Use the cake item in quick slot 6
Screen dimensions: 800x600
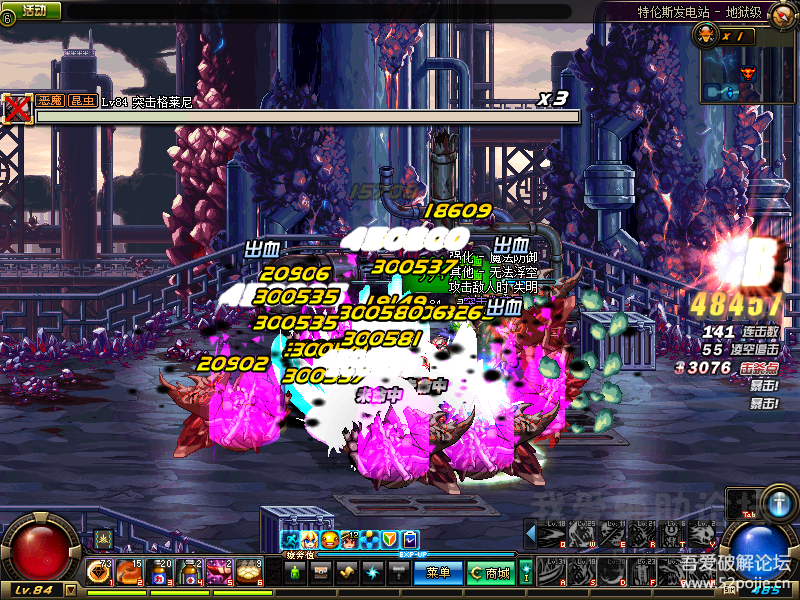[x=248, y=572]
